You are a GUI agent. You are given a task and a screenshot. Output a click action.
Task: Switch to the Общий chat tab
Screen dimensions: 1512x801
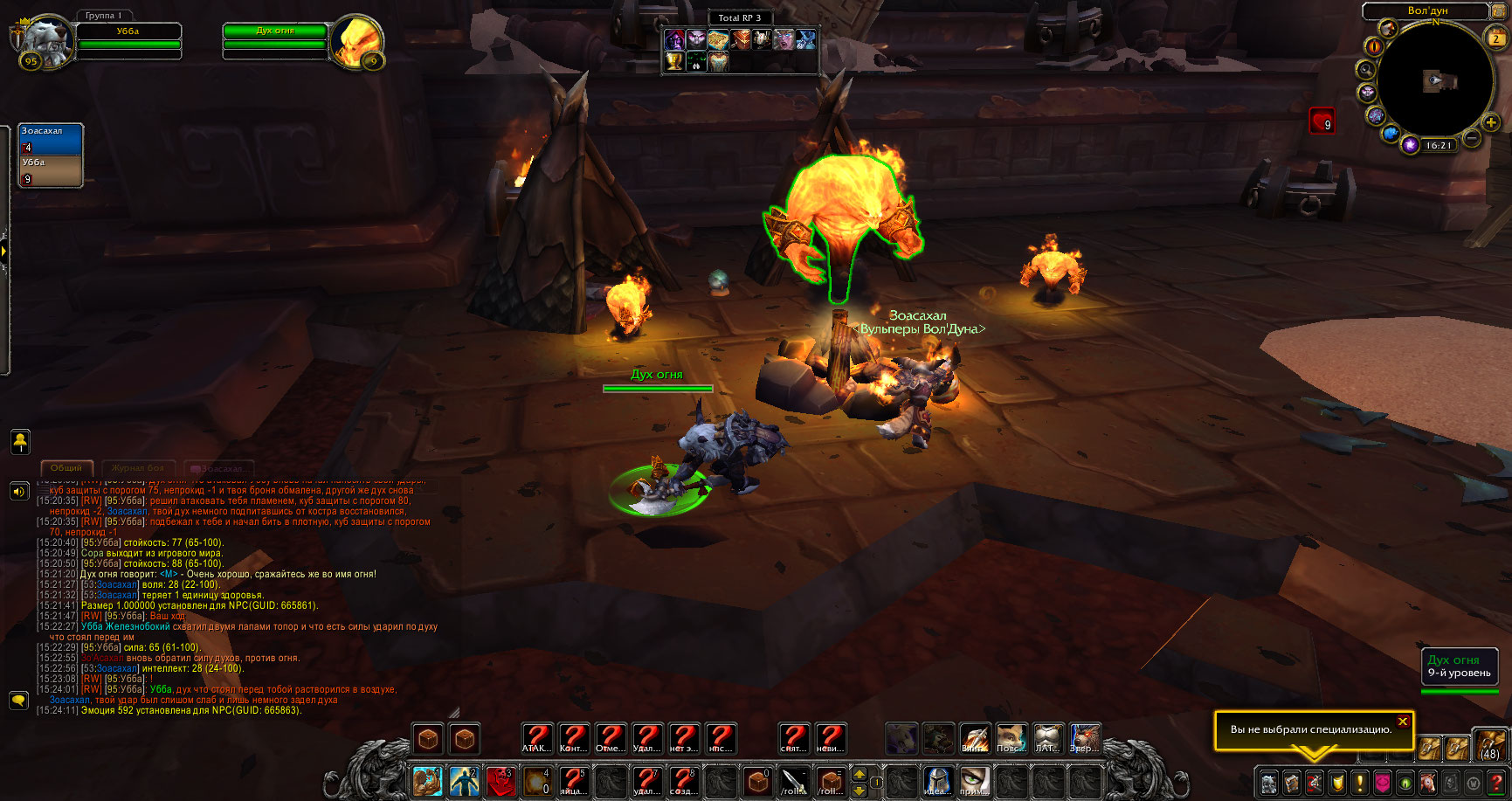(66, 468)
